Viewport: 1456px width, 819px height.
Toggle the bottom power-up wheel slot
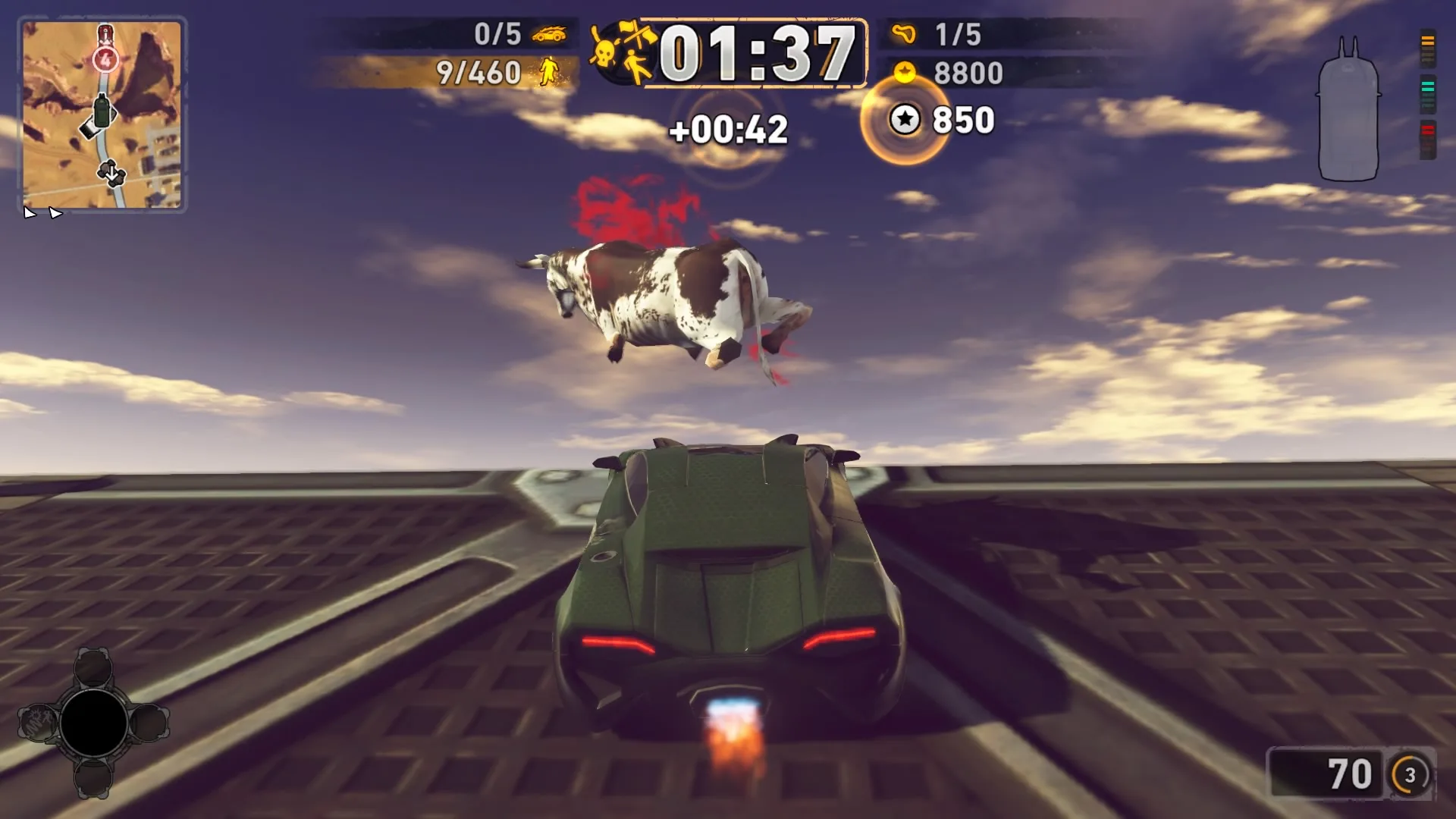tap(93, 779)
